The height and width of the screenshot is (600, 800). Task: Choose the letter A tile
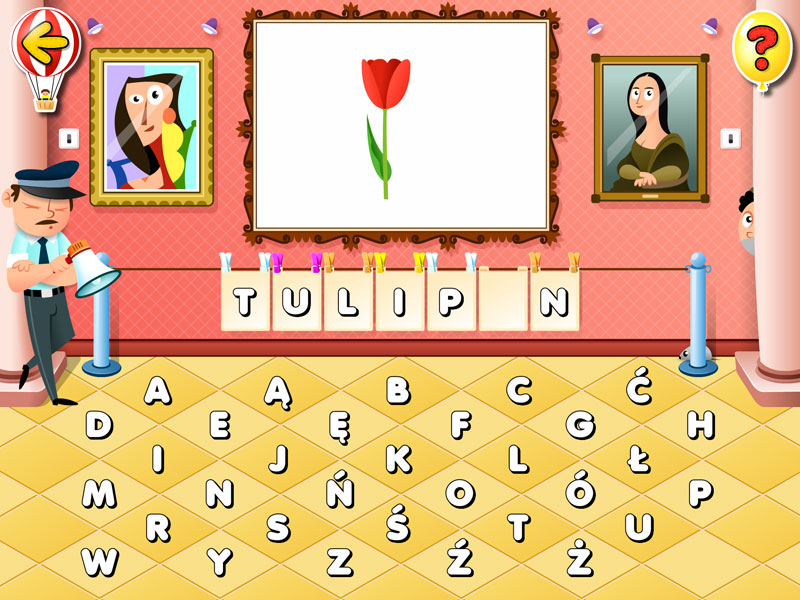158,390
